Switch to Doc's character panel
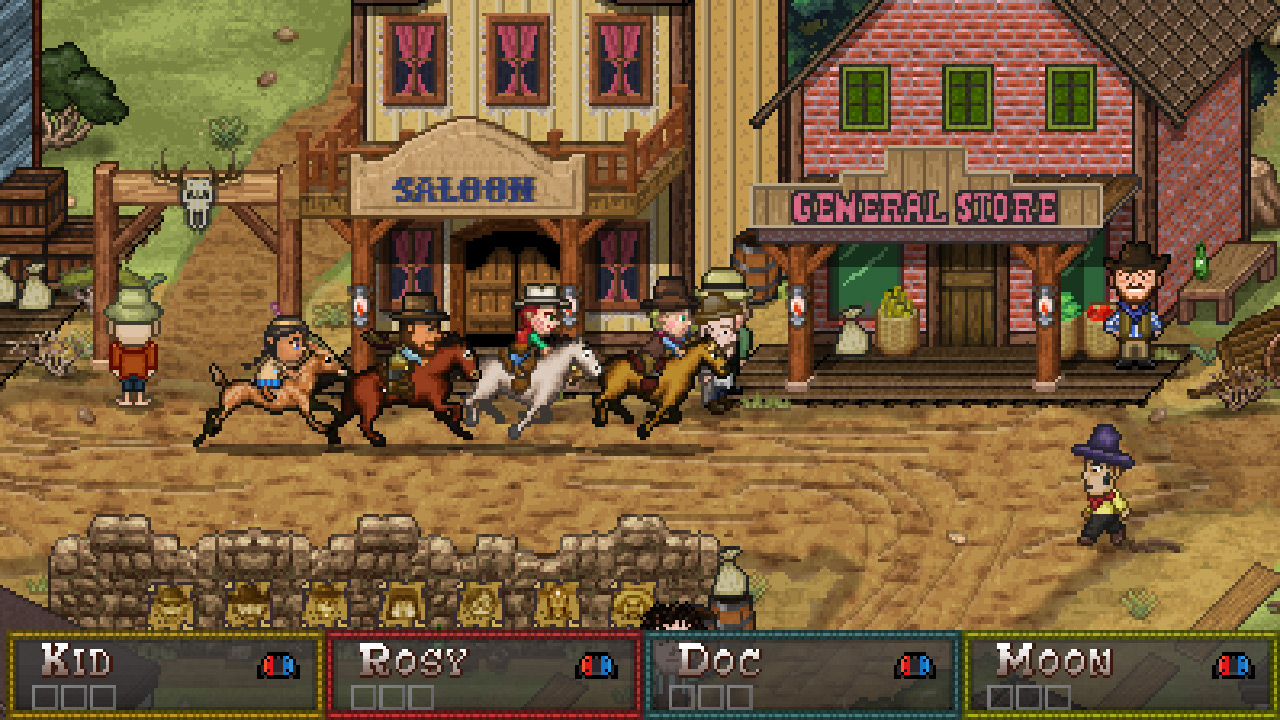The height and width of the screenshot is (720, 1280). [x=800, y=662]
